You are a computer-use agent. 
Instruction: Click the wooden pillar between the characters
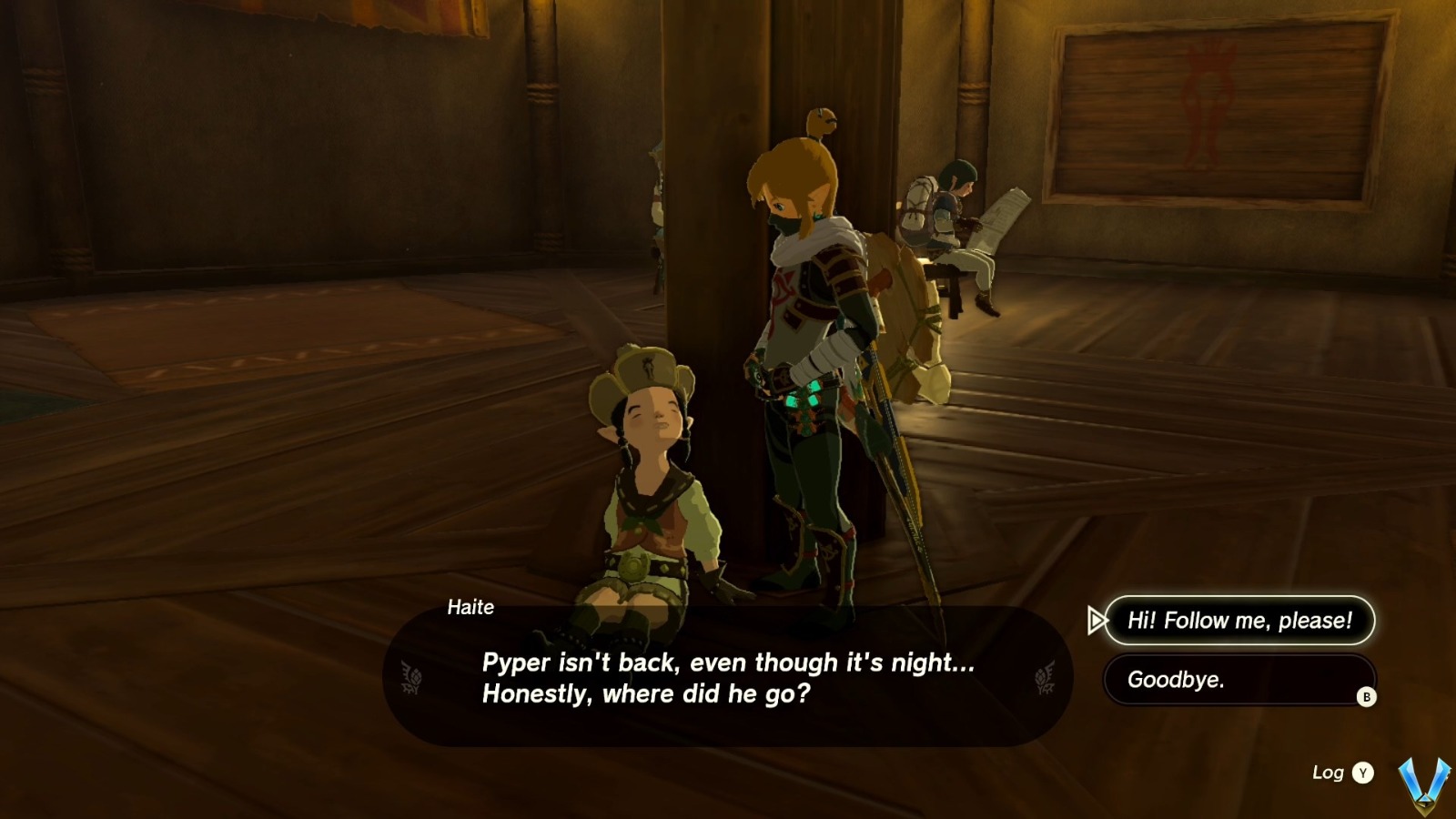coord(719,273)
